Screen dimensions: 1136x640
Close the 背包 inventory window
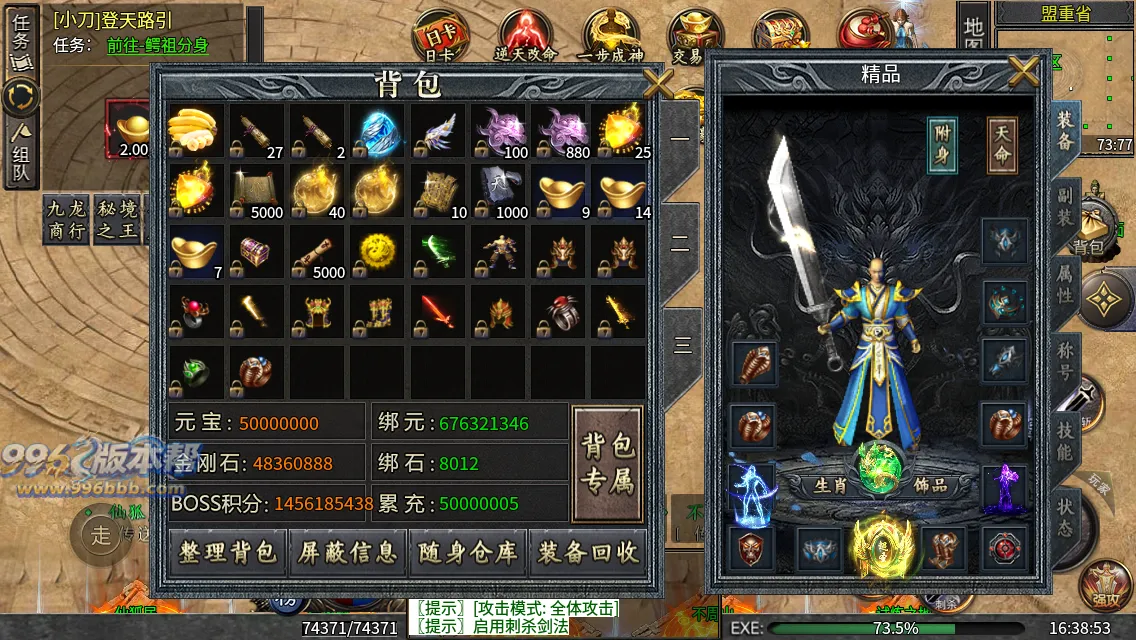click(658, 82)
